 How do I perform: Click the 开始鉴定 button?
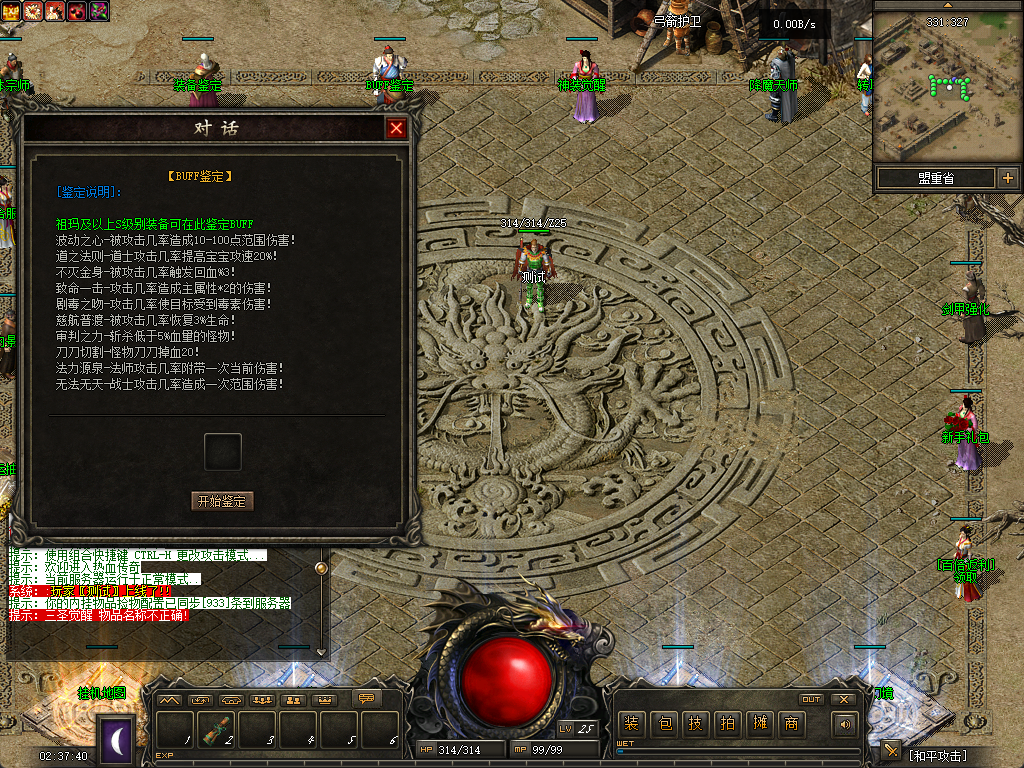coord(222,501)
